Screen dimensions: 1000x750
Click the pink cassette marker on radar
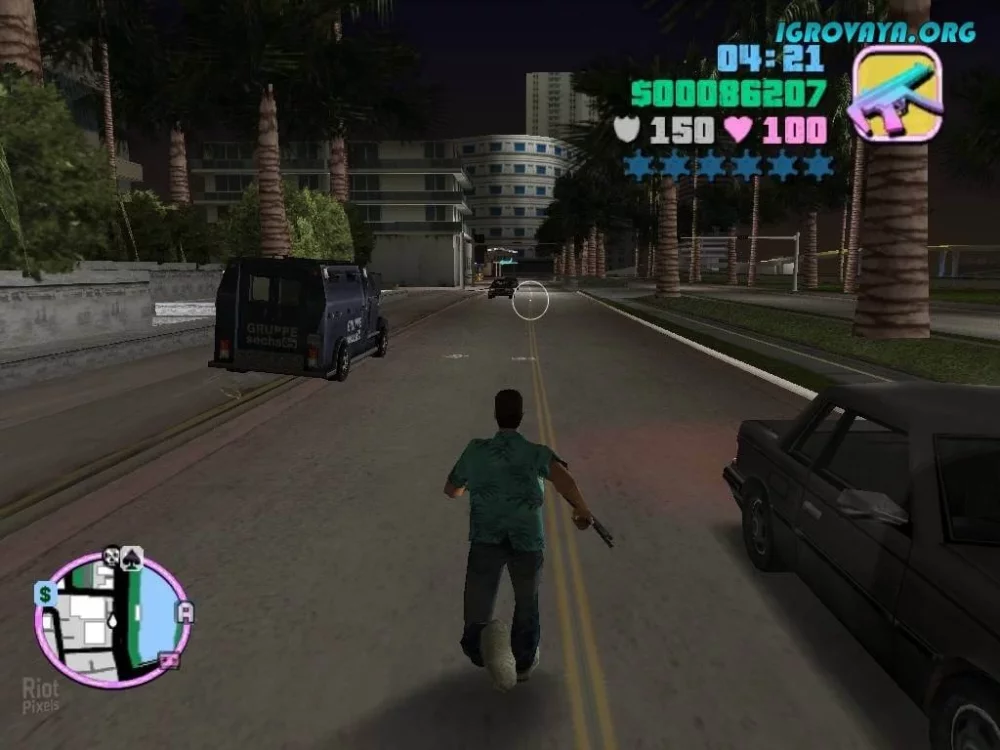(170, 660)
